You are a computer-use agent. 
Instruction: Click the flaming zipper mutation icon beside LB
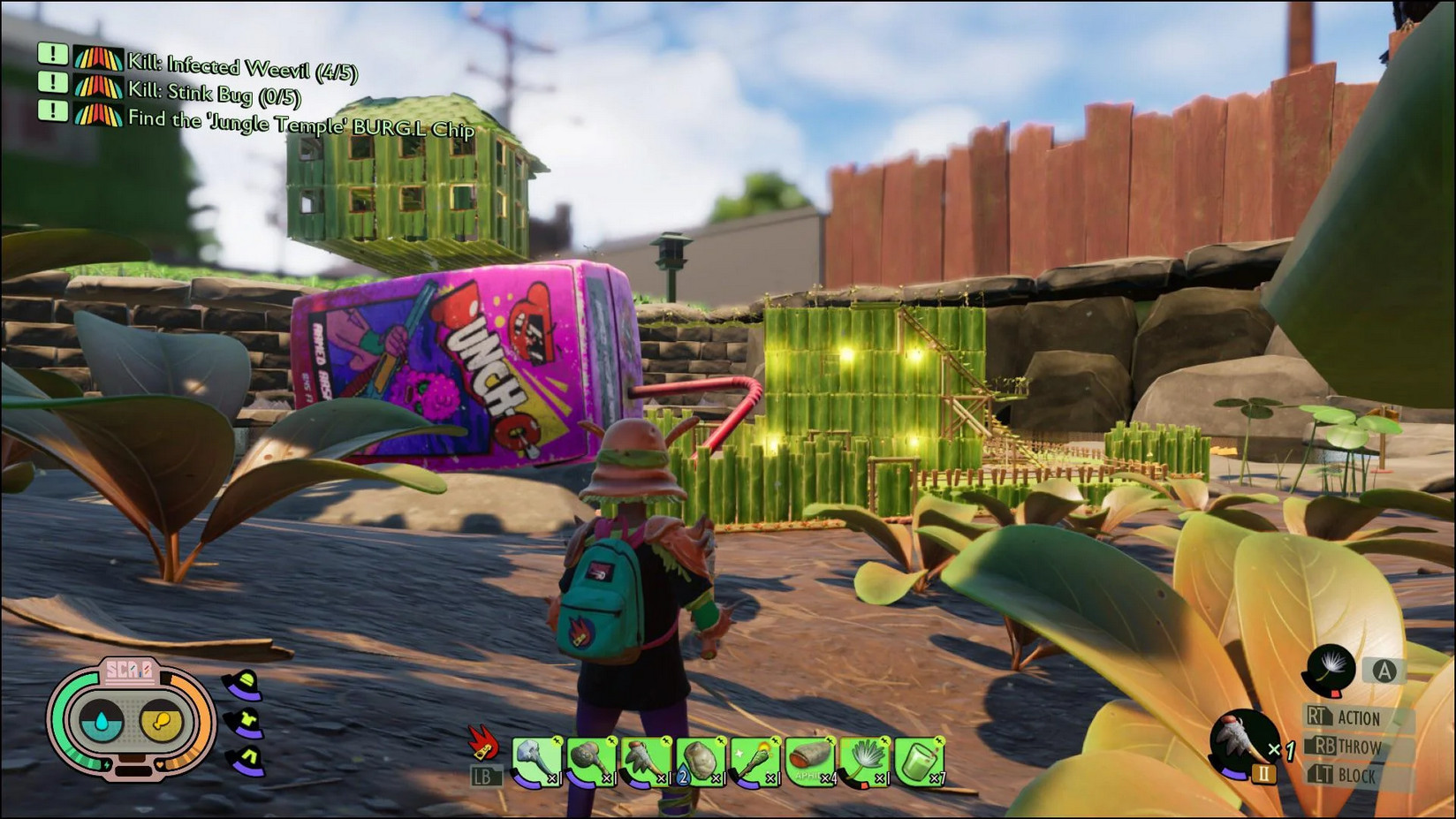485,742
